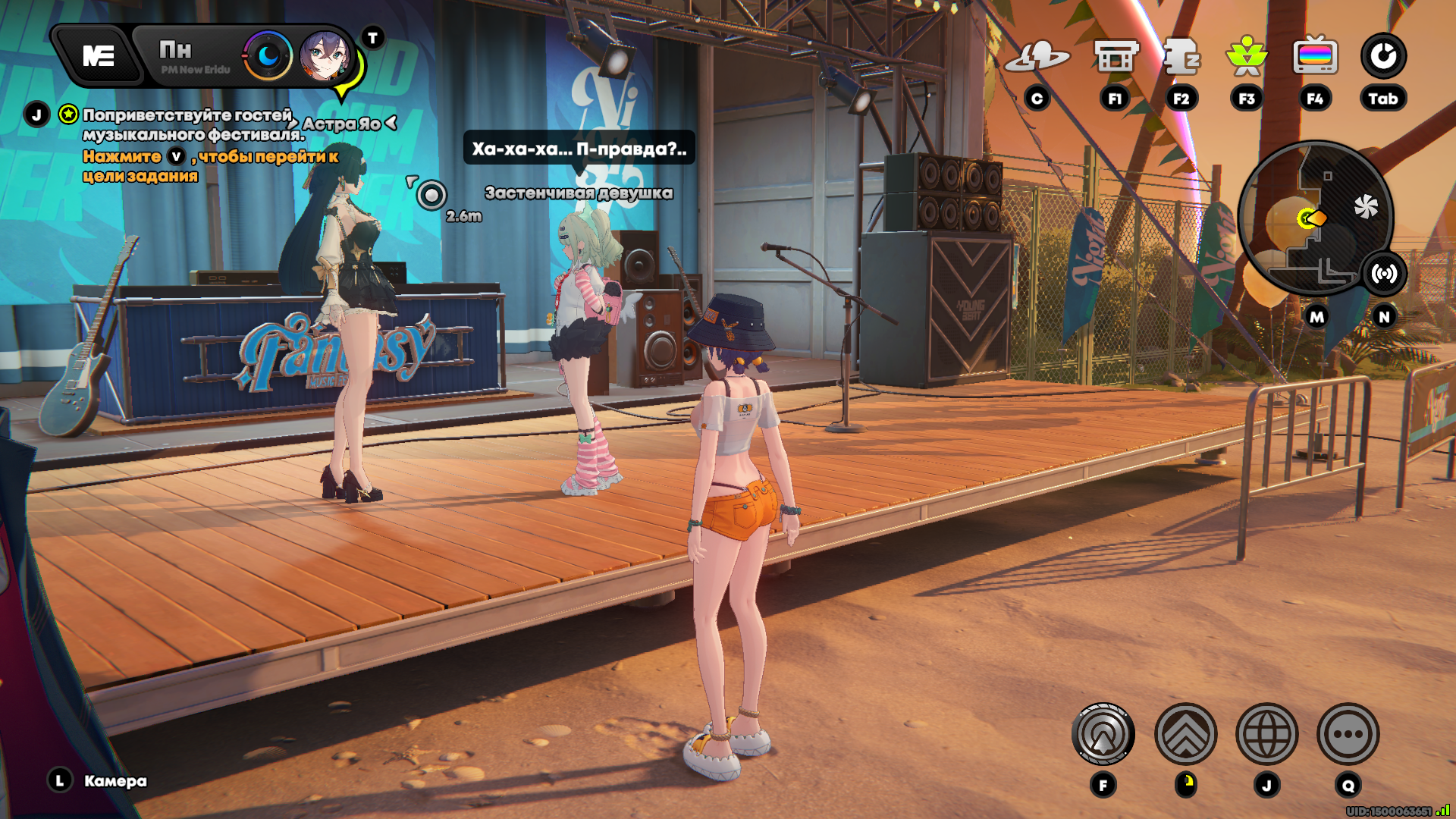Click the broadcast signal icon beside minimap
The height and width of the screenshot is (819, 1456).
point(1384,274)
